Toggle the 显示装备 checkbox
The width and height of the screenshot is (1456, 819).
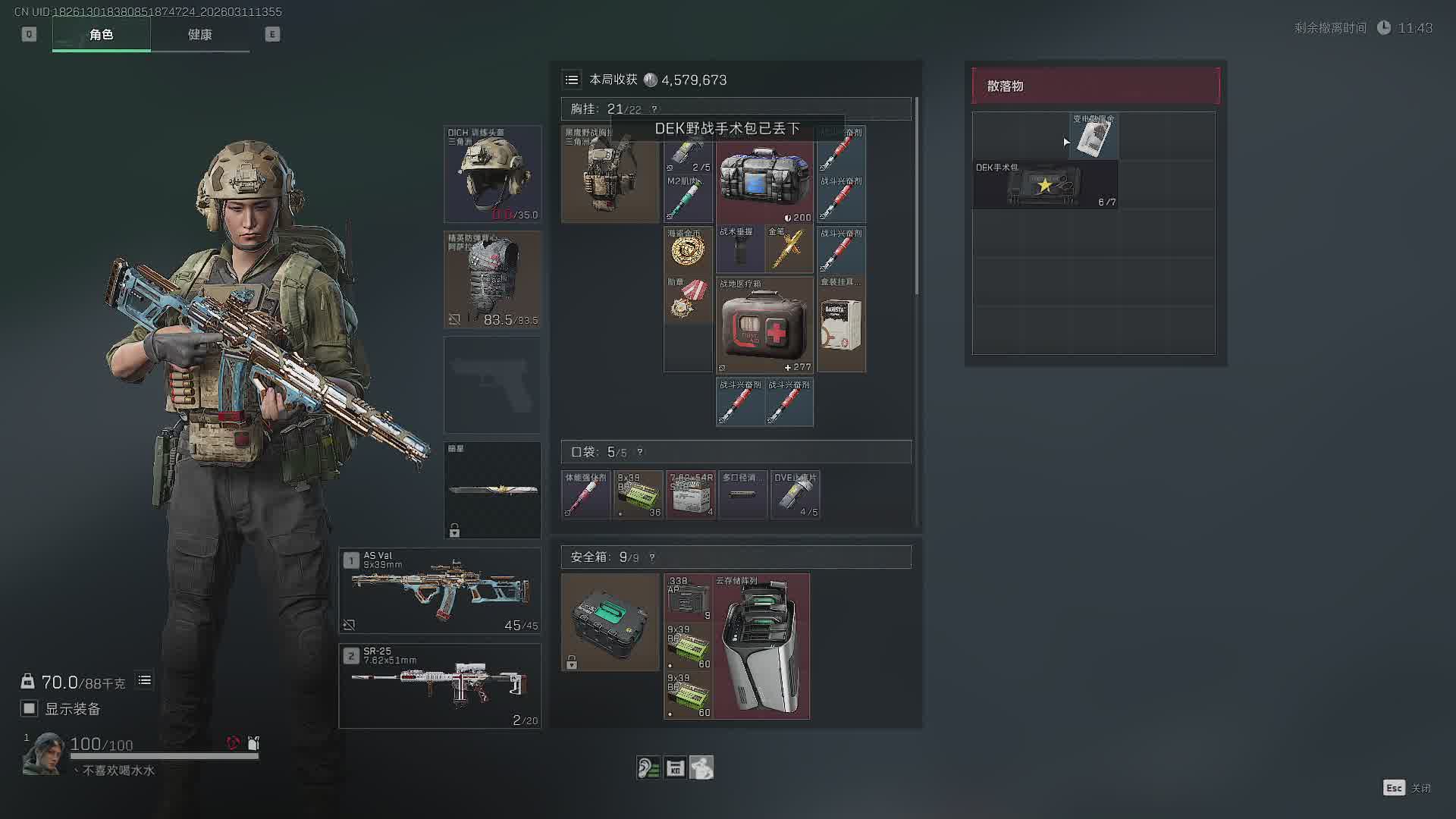30,708
